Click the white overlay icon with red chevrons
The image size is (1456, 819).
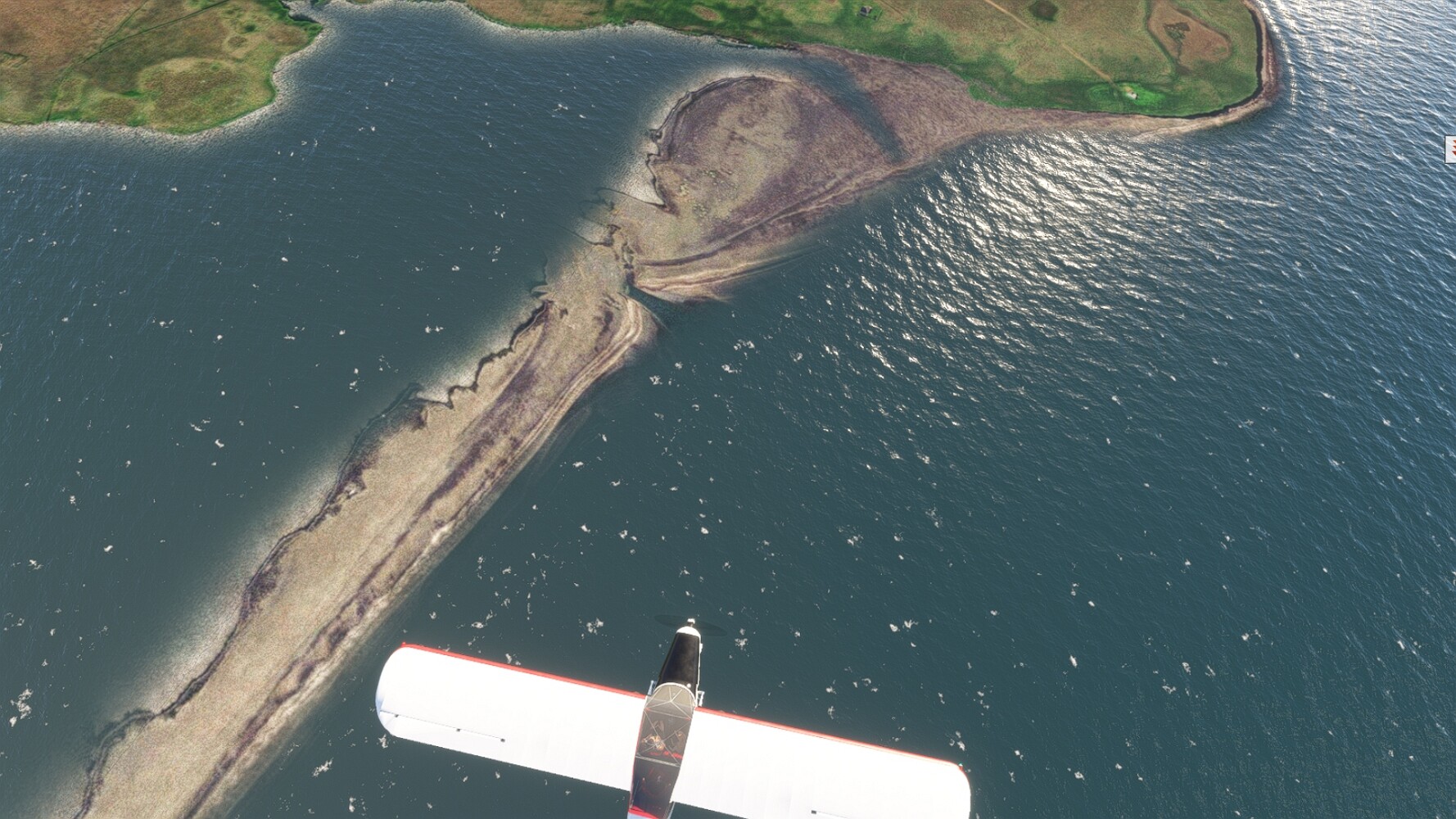pyautogui.click(x=1450, y=147)
